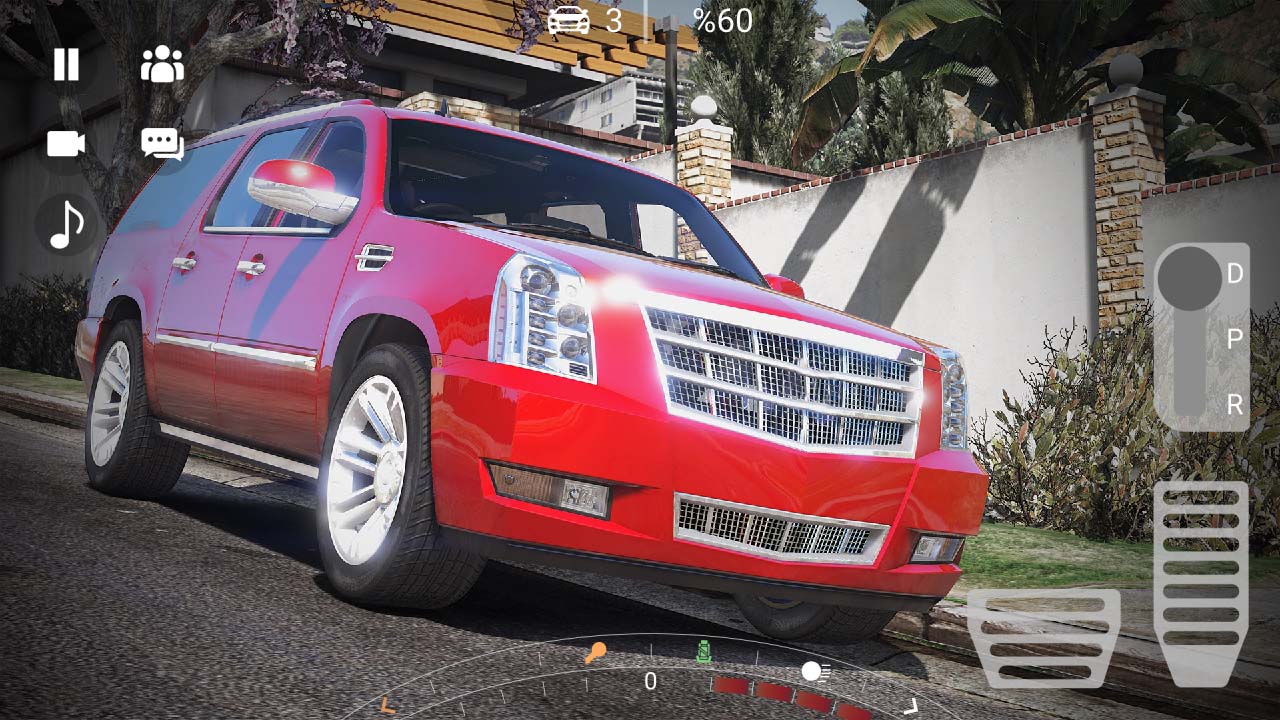
Task: Click the car icon in the top HUD
Action: [567, 20]
